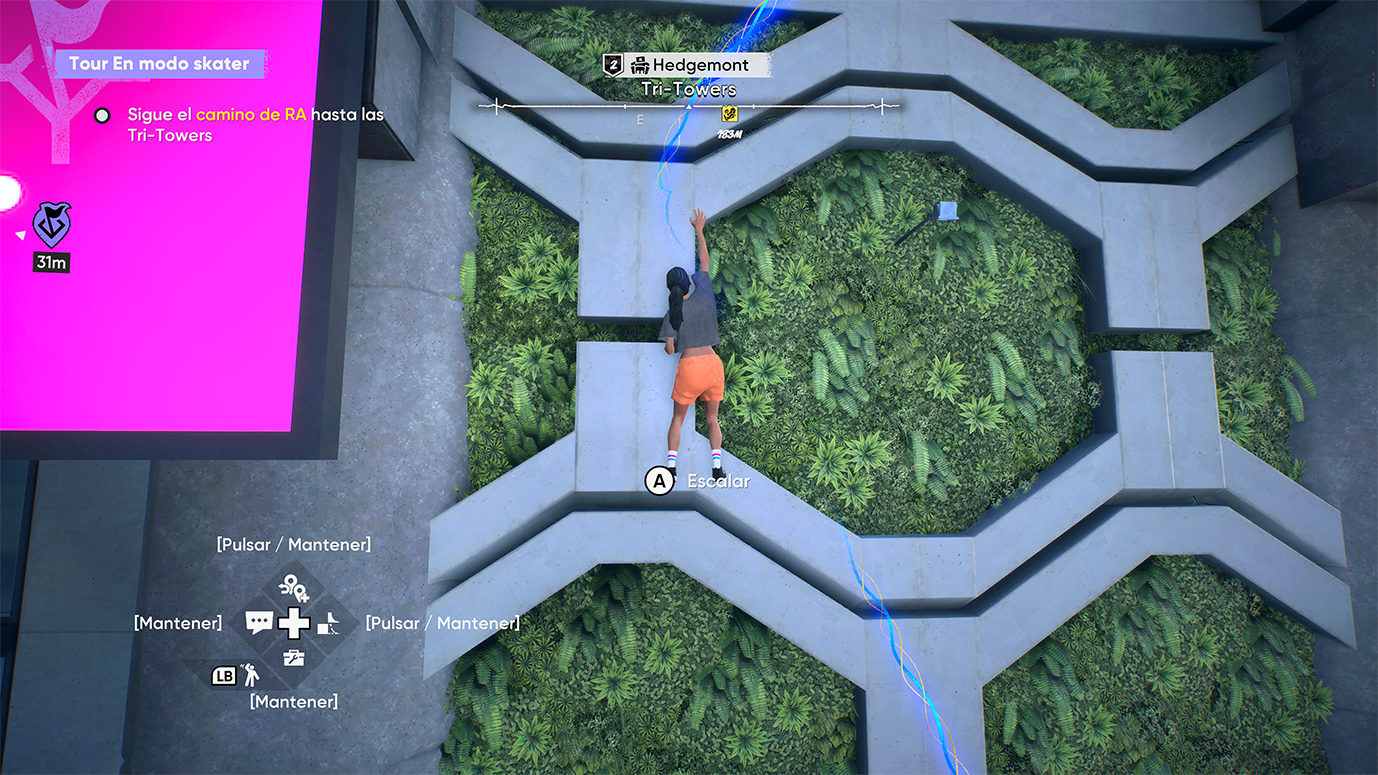This screenshot has height=775, width=1378.
Task: Select the skate-off-board ramp icon
Action: click(x=329, y=625)
